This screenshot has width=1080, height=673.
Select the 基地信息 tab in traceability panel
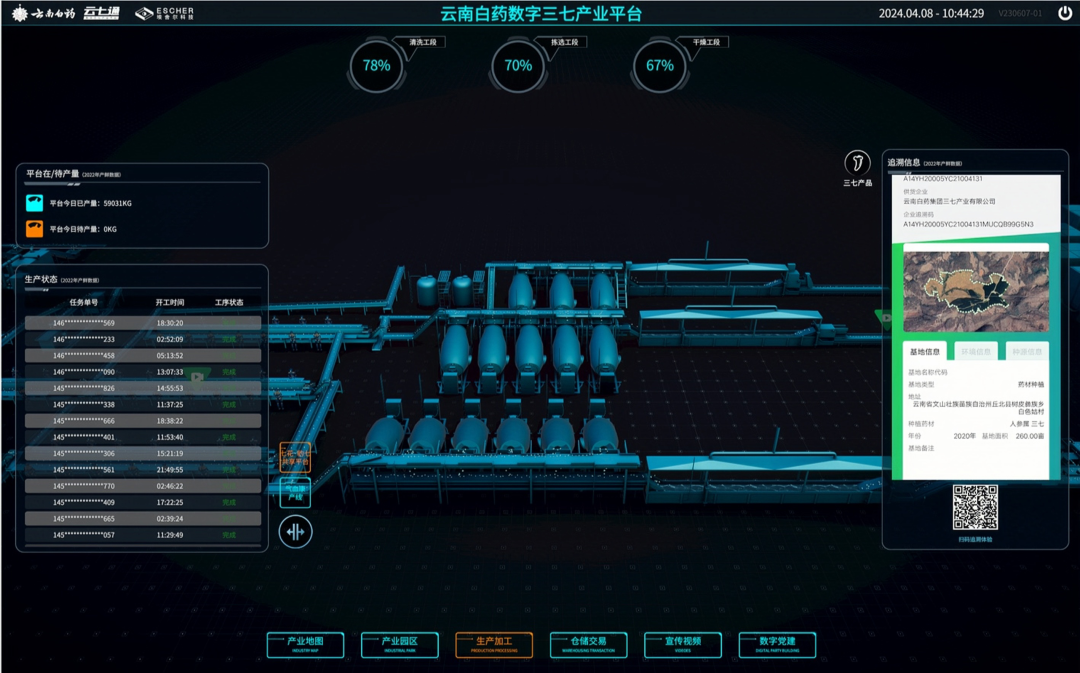pyautogui.click(x=924, y=352)
